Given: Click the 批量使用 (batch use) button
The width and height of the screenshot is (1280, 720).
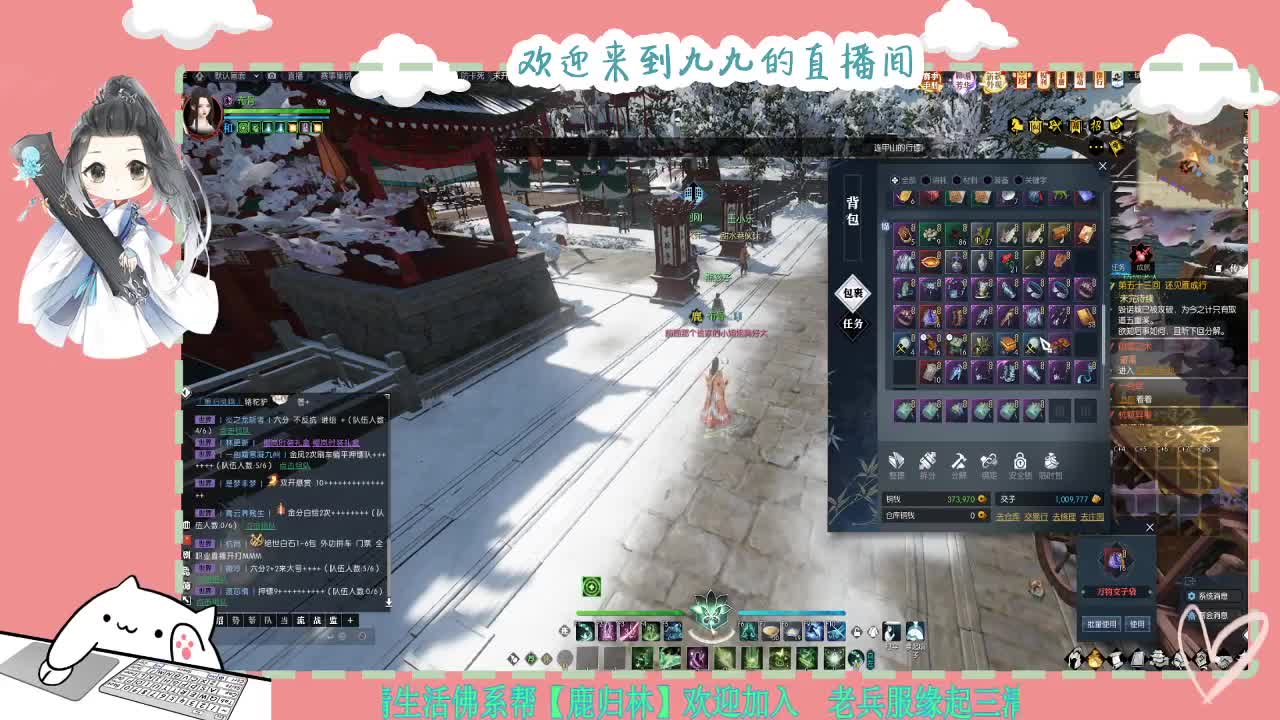Looking at the screenshot, I should point(1102,624).
